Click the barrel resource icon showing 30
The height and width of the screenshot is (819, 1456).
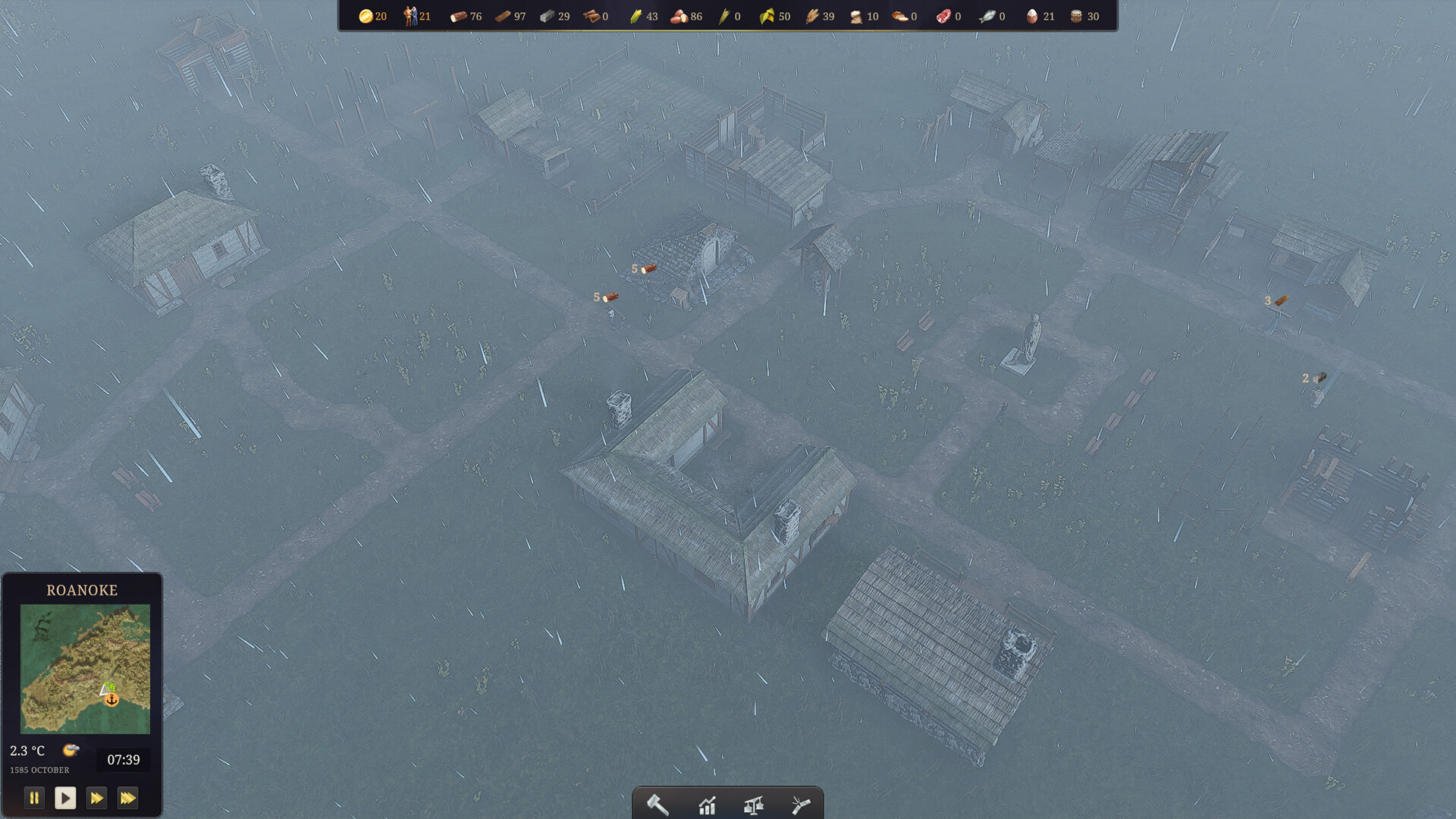(1075, 16)
